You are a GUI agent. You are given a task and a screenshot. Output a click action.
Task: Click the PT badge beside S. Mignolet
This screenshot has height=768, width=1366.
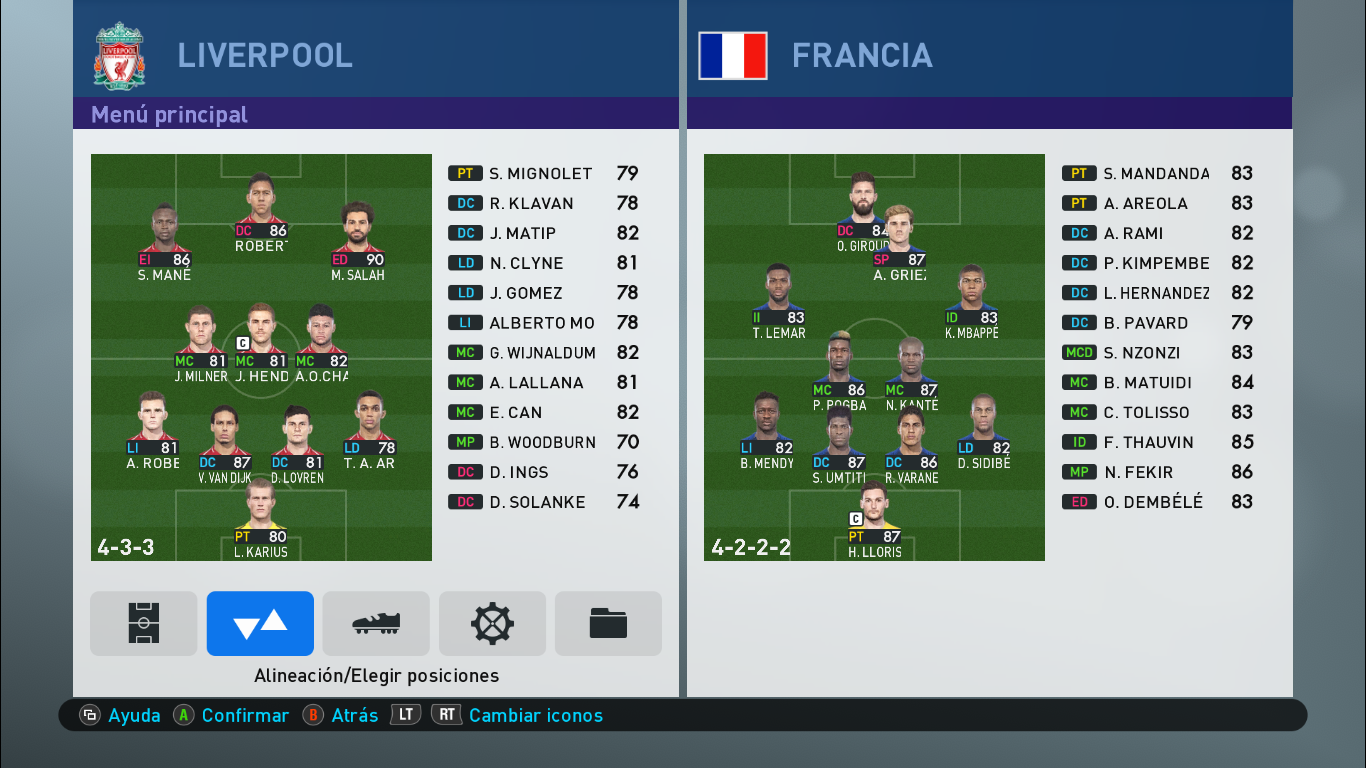tap(467, 173)
